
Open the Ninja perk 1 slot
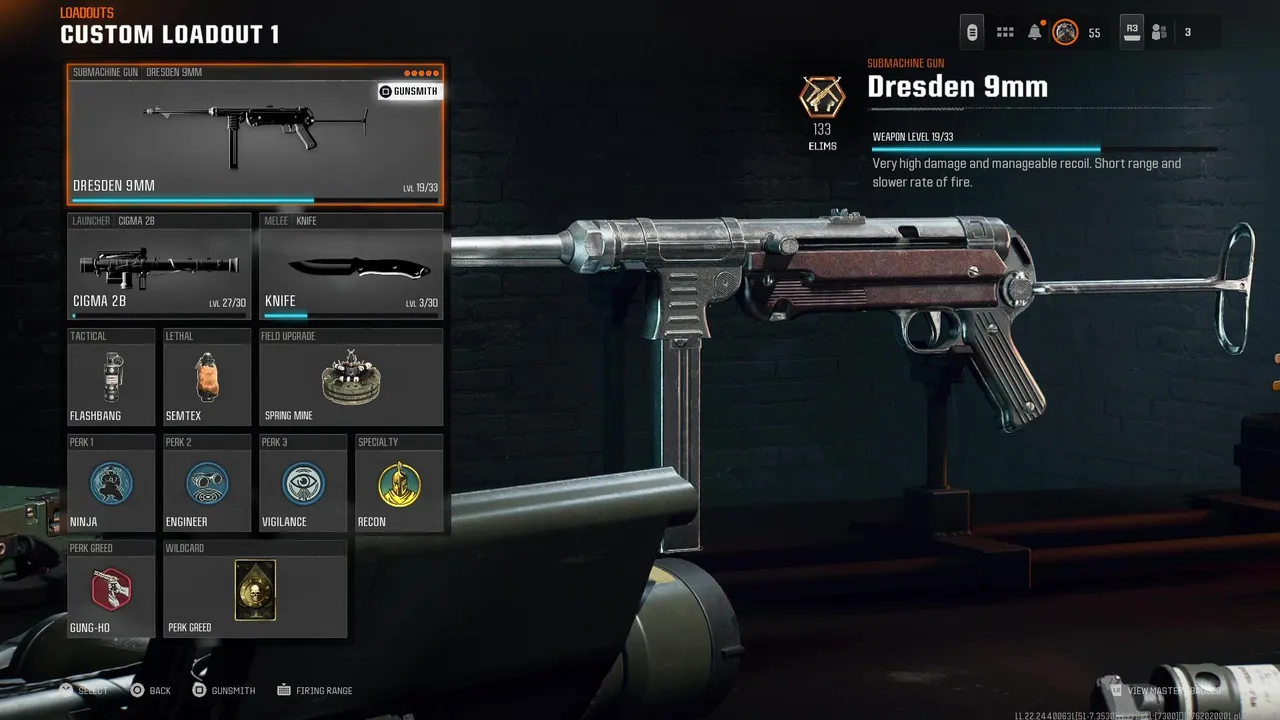111,484
